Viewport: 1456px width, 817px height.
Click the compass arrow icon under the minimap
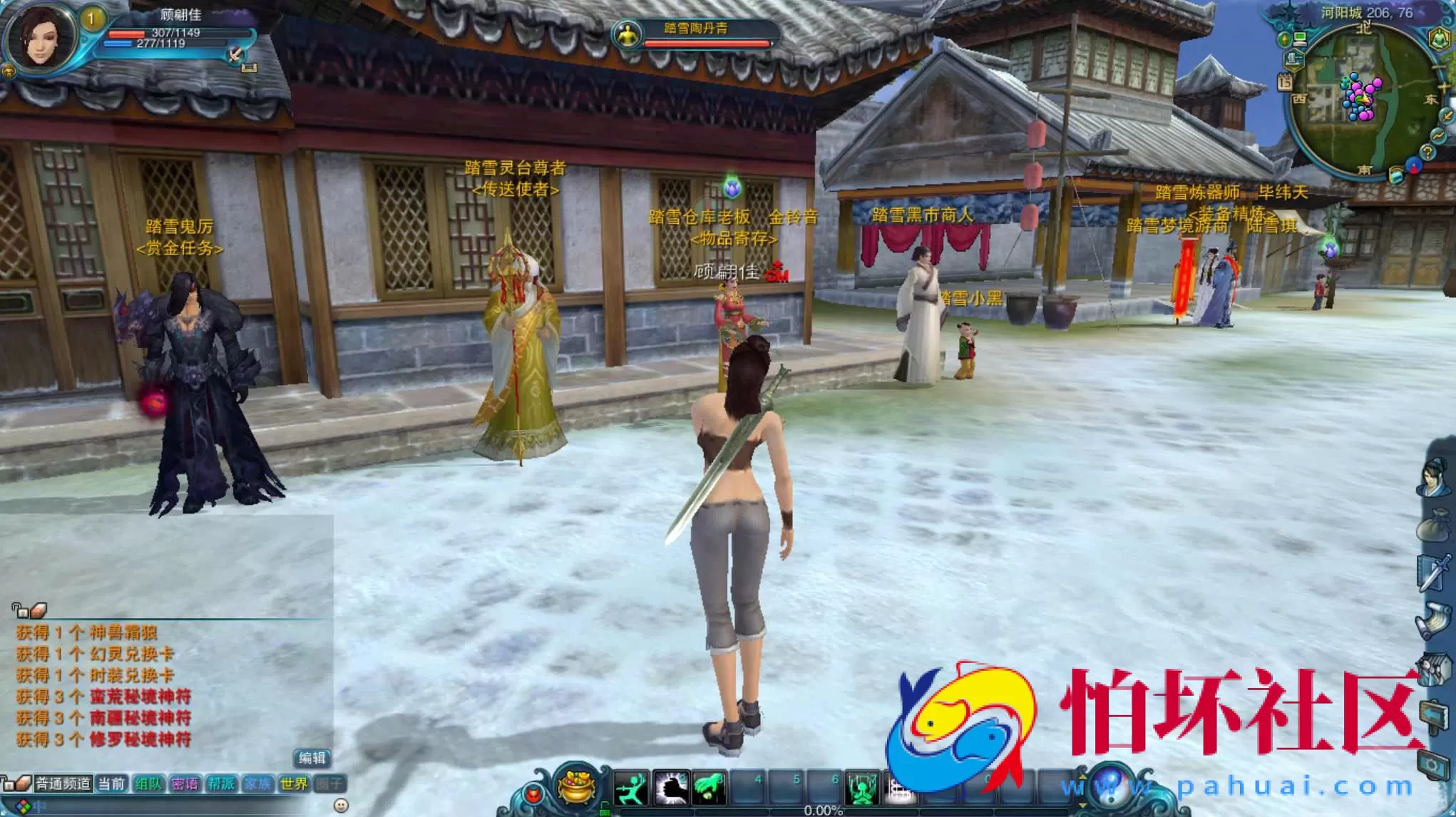coord(1413,167)
